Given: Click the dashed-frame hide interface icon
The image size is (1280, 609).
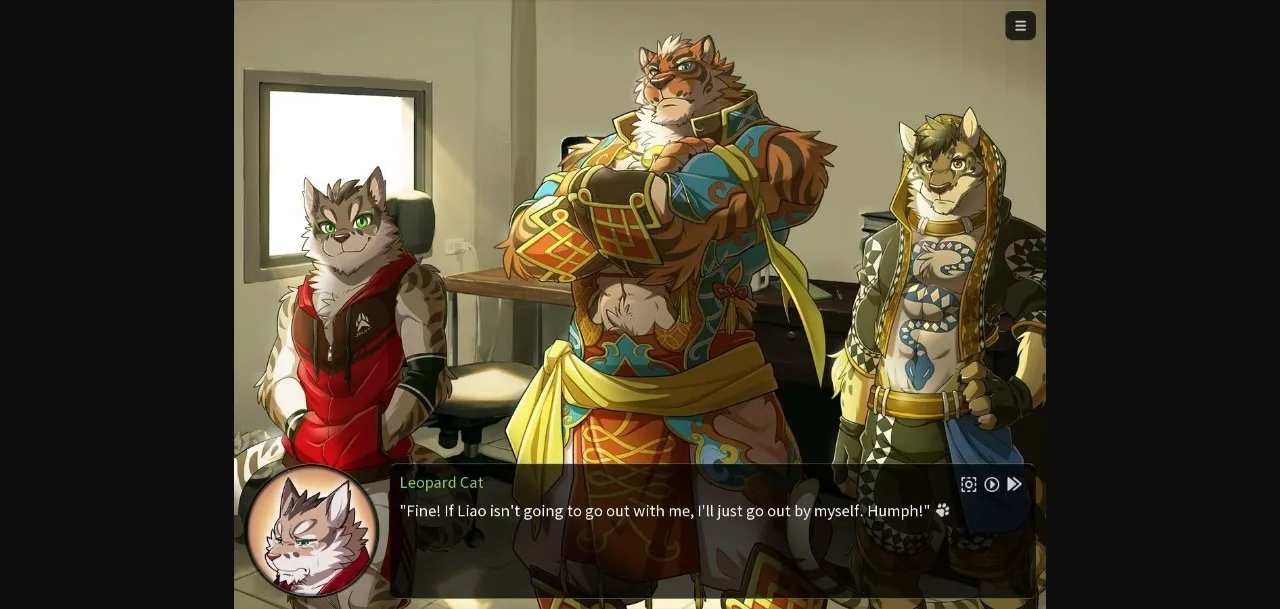Looking at the screenshot, I should pos(968,485).
